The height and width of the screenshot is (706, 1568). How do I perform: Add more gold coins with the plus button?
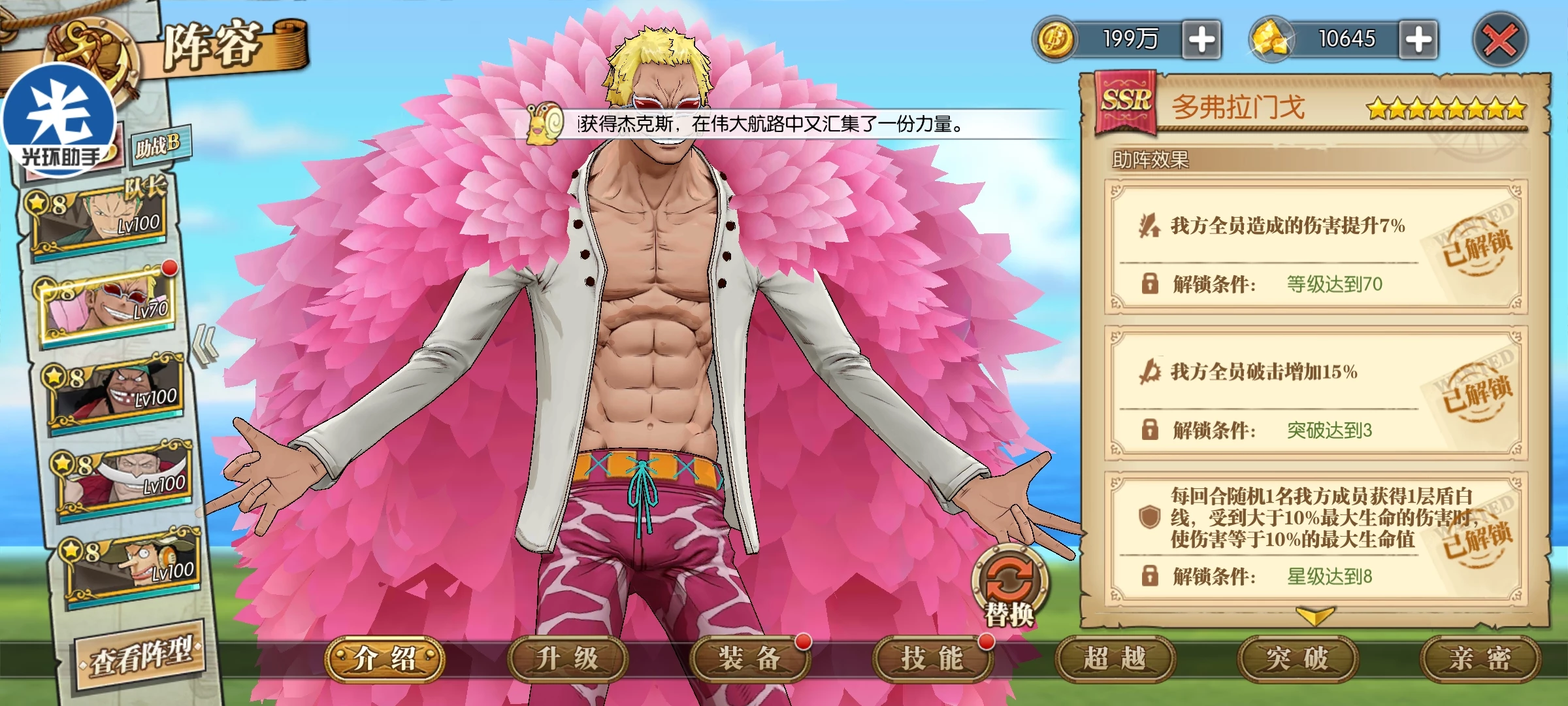[1201, 41]
